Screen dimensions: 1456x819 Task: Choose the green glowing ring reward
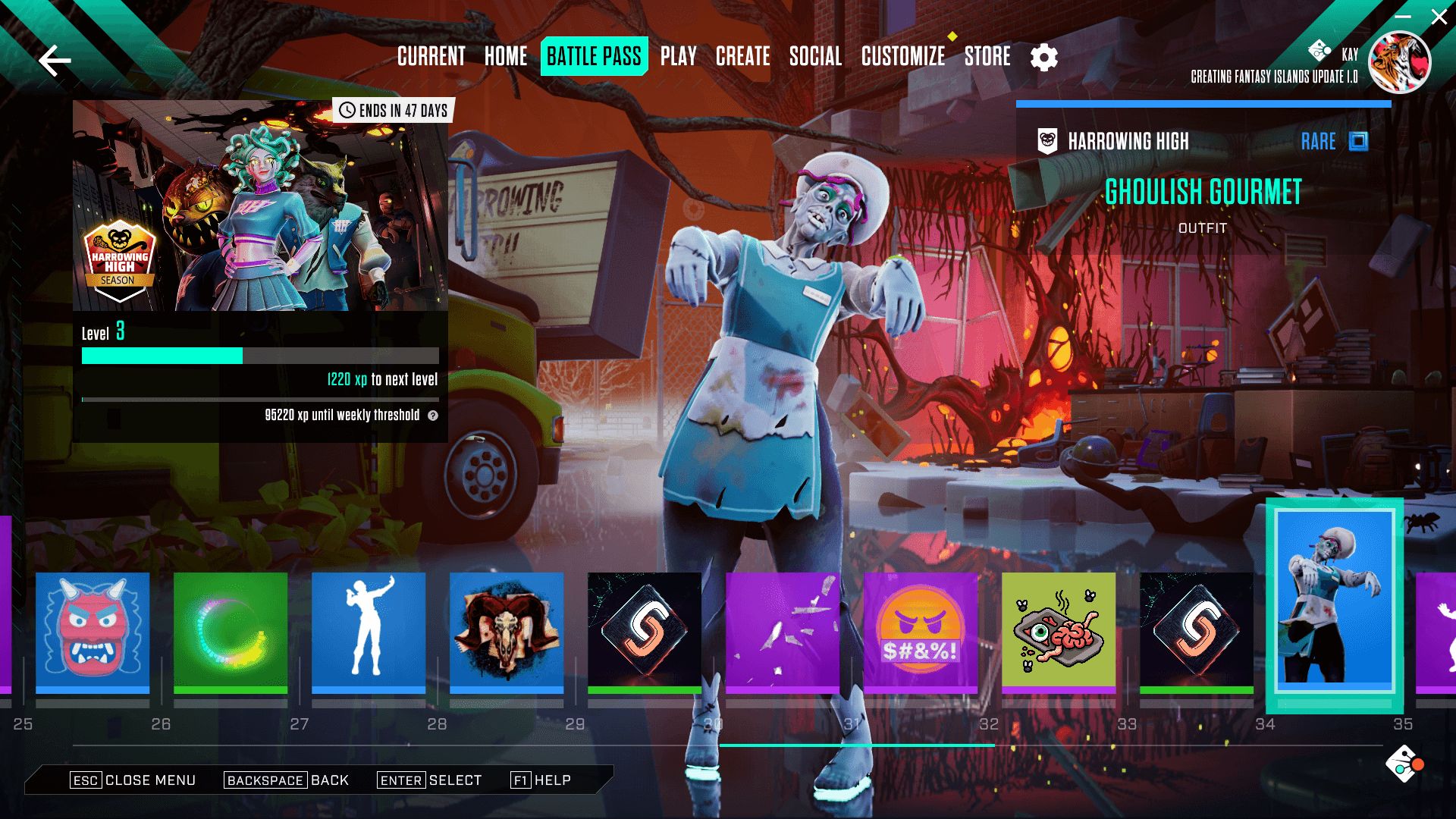pyautogui.click(x=231, y=631)
